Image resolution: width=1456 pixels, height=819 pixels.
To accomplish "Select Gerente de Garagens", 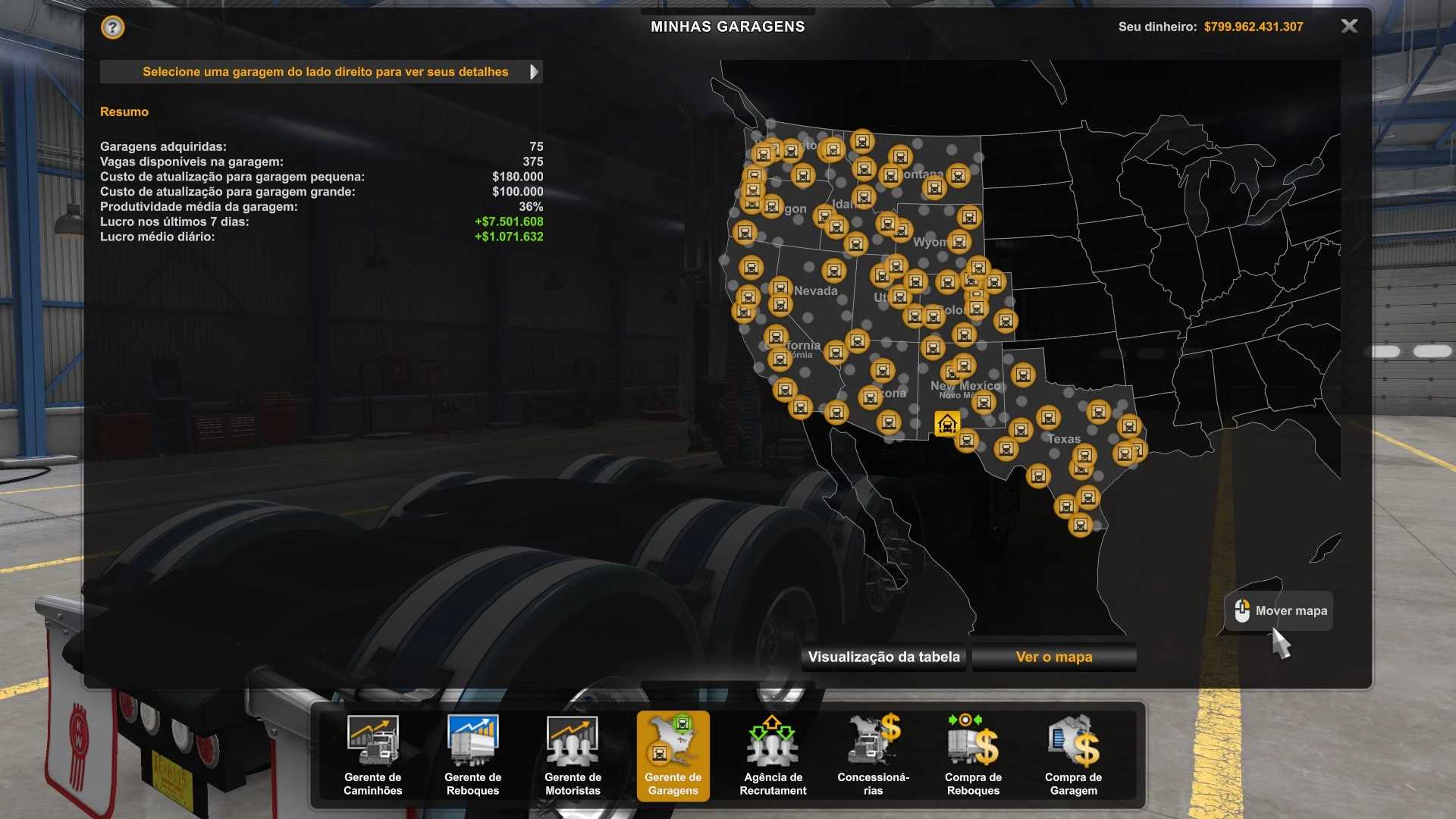I will 673,755.
